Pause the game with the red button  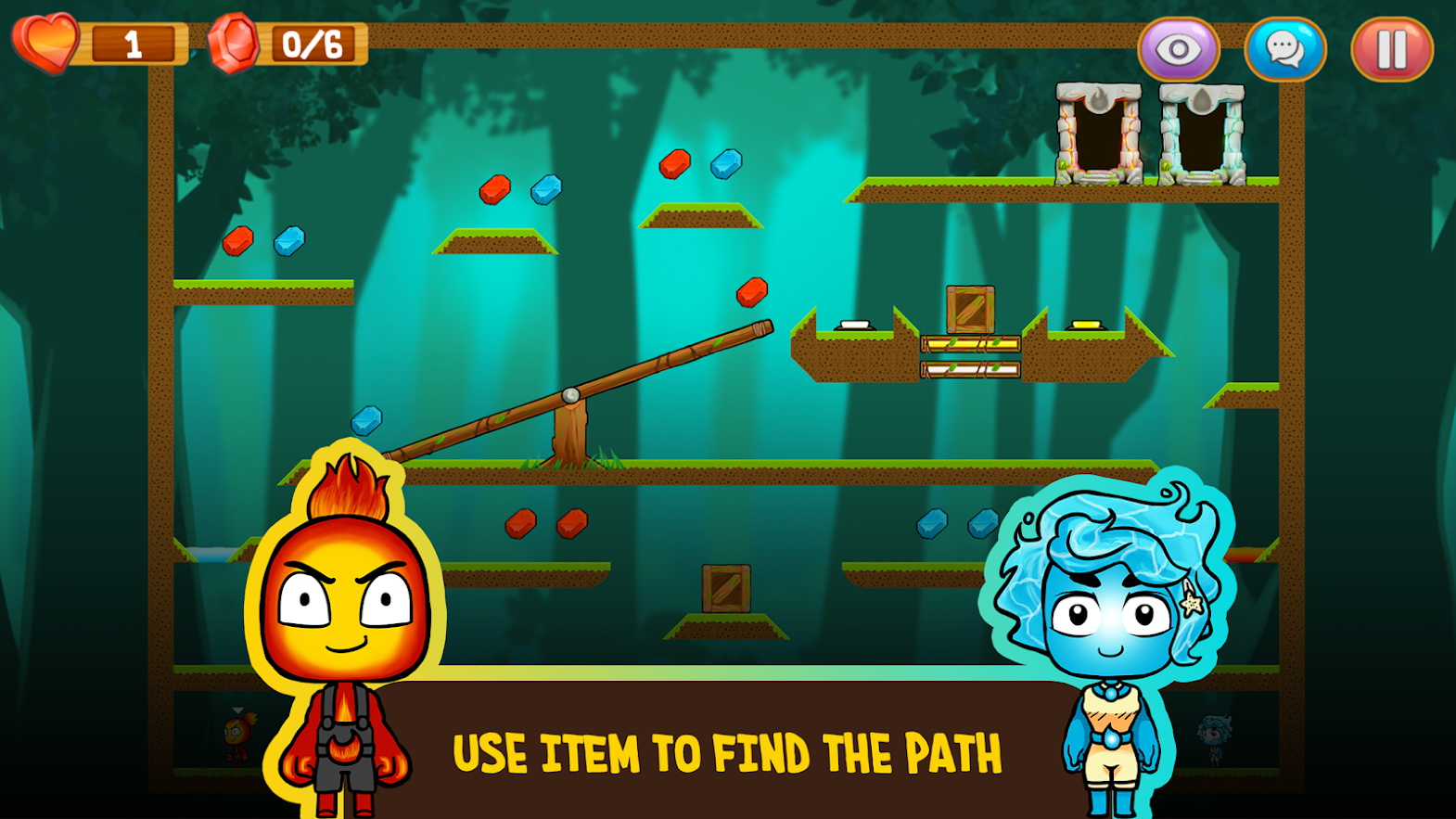click(1391, 49)
